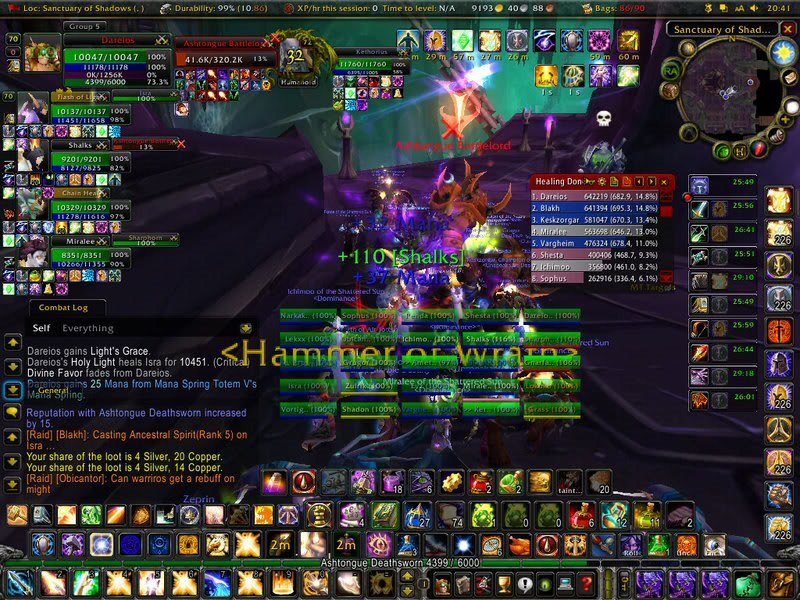800x600 pixels.
Task: Switch to the Combat Log tab
Action: click(x=63, y=308)
